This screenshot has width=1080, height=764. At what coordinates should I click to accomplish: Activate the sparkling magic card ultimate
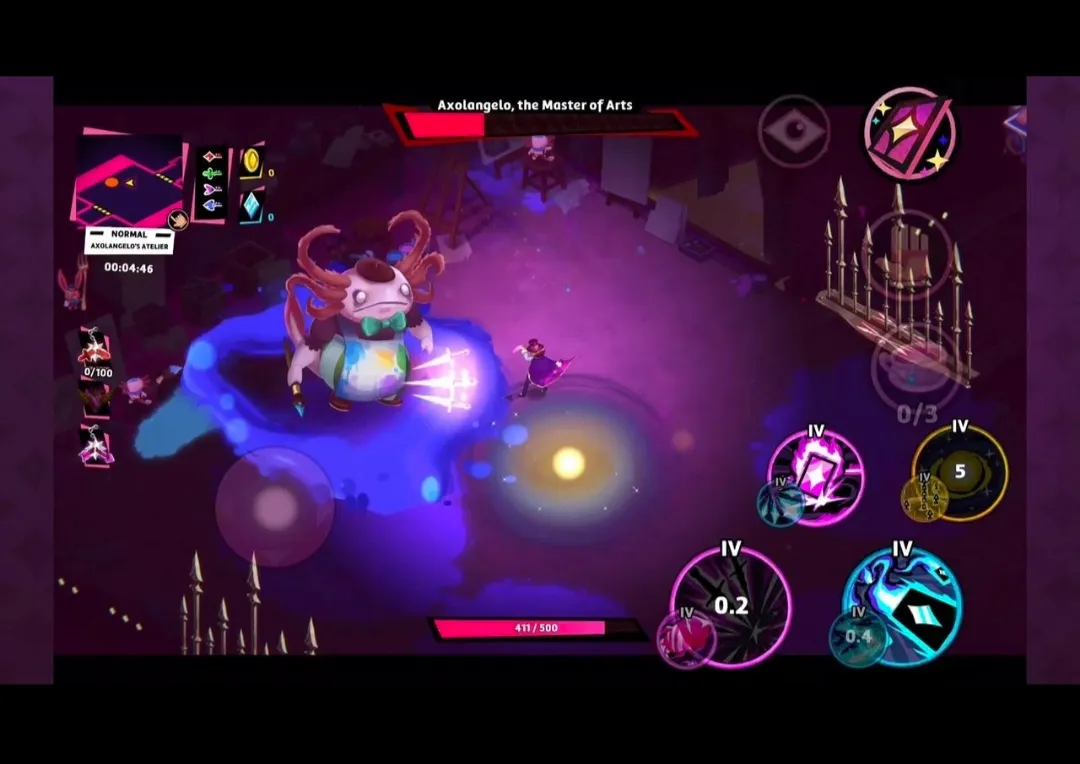click(909, 134)
